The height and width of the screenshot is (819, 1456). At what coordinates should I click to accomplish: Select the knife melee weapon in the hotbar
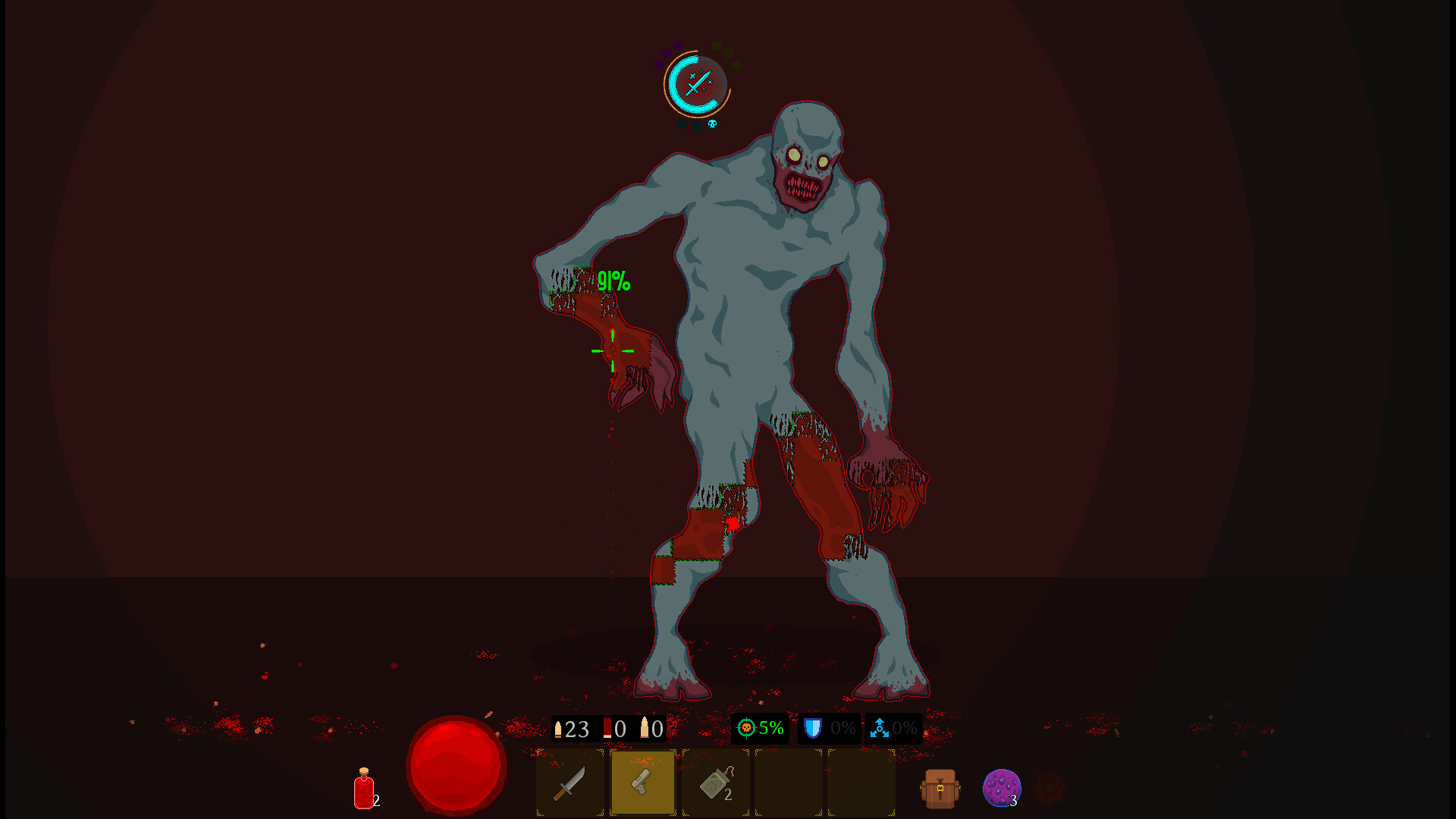570,783
